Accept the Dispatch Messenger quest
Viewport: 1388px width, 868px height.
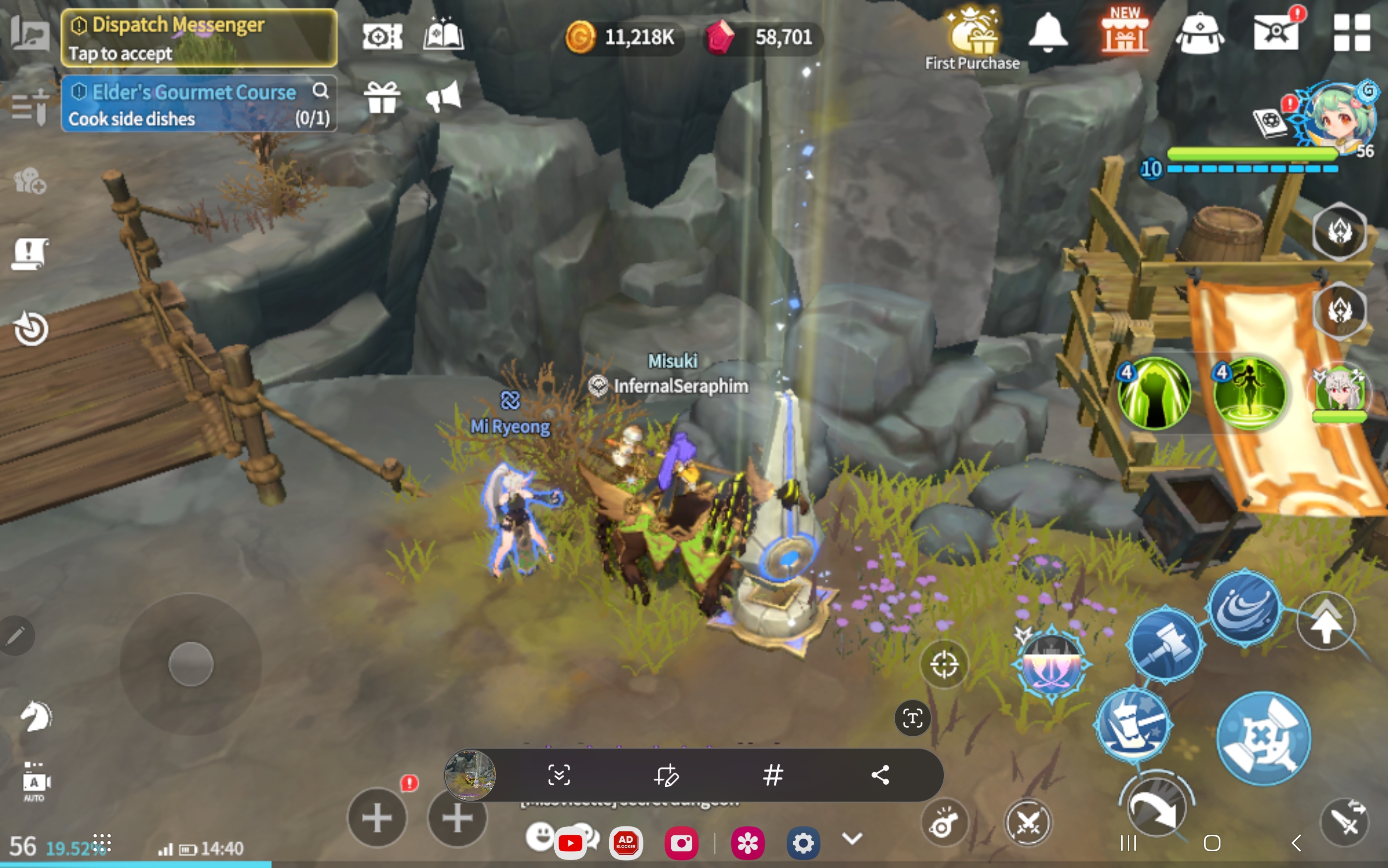point(198,38)
